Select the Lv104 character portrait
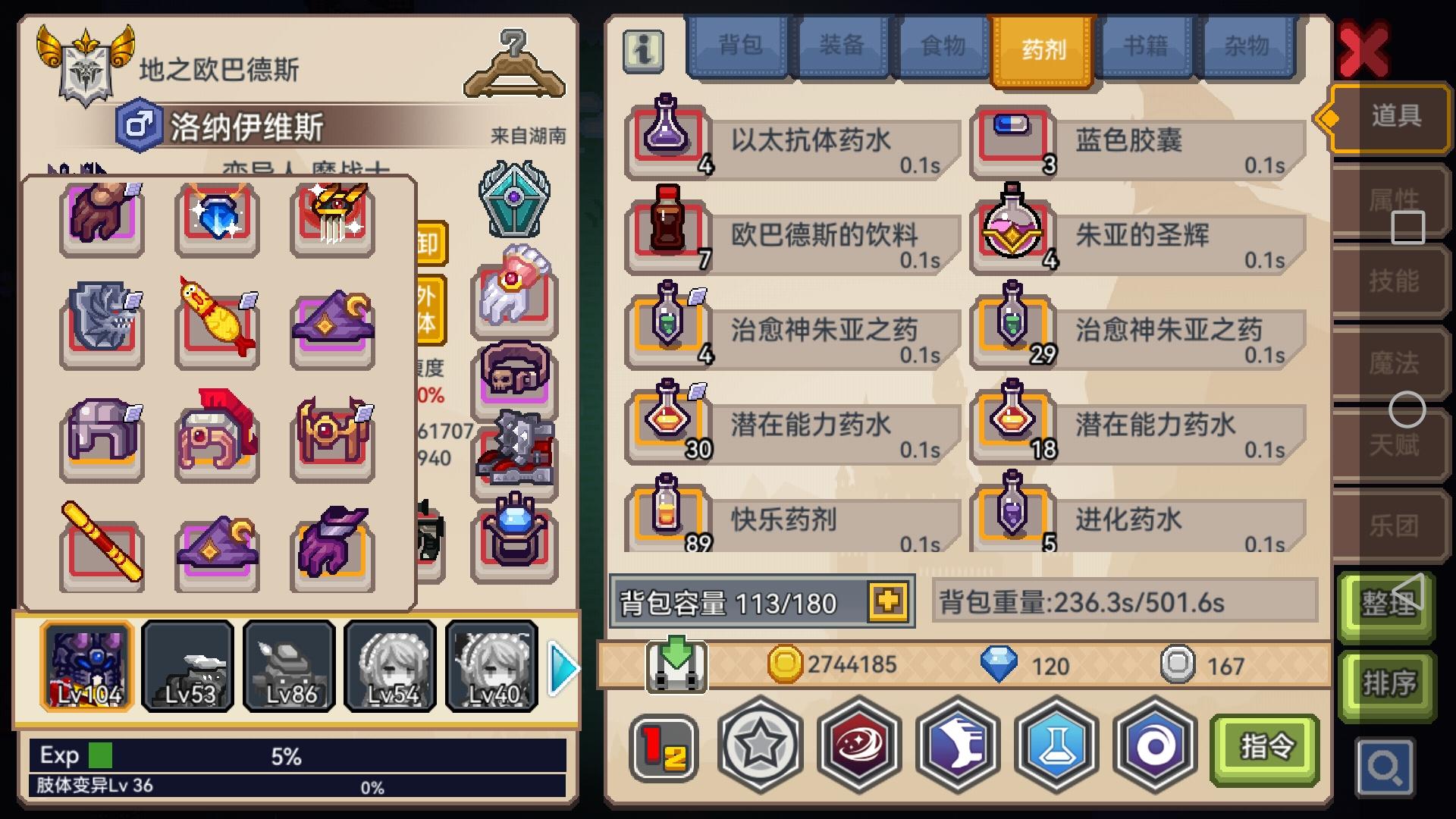 click(86, 666)
